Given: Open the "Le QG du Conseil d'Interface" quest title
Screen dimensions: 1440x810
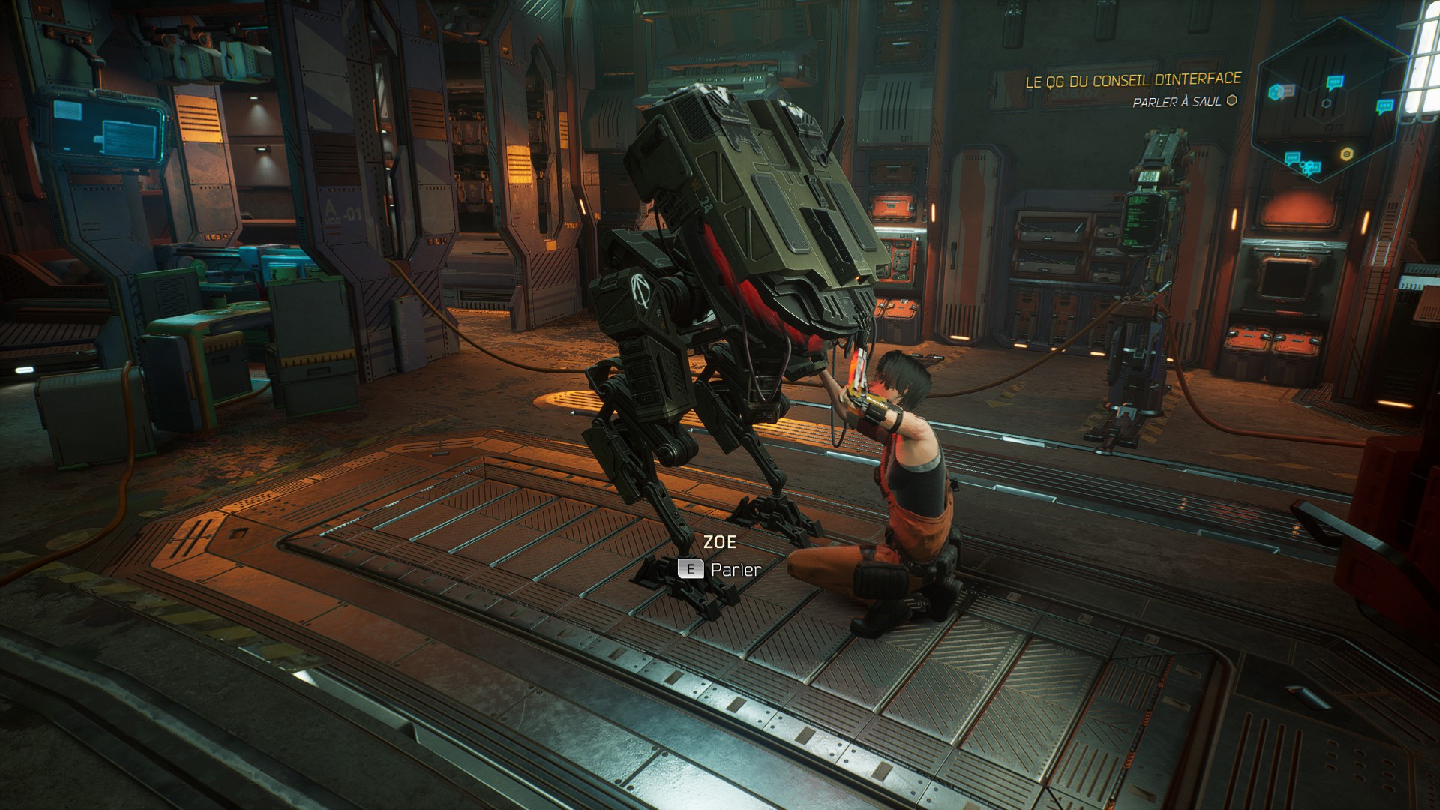Looking at the screenshot, I should [x=1133, y=79].
